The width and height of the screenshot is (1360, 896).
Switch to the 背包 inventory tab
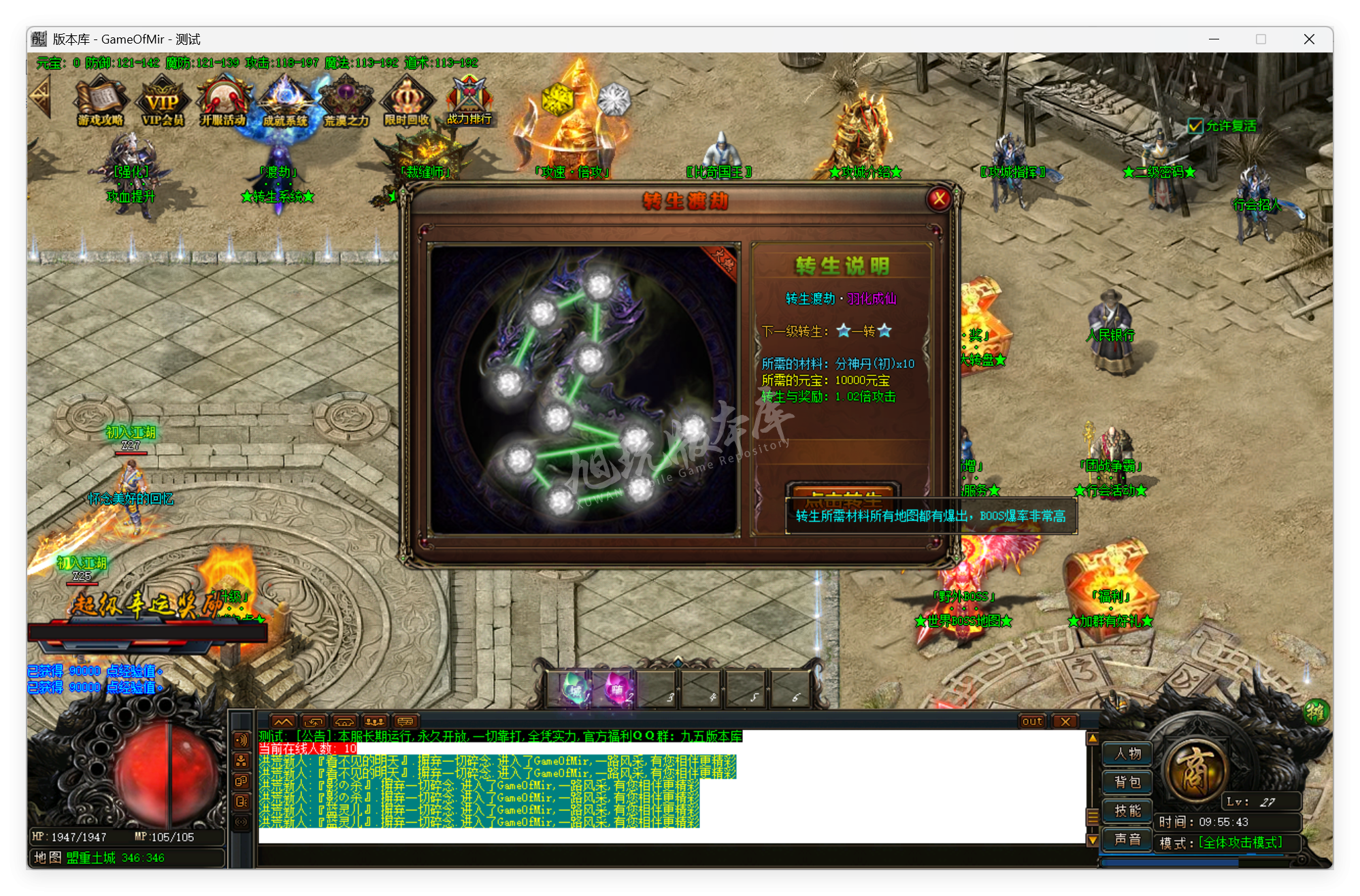coord(1127,782)
